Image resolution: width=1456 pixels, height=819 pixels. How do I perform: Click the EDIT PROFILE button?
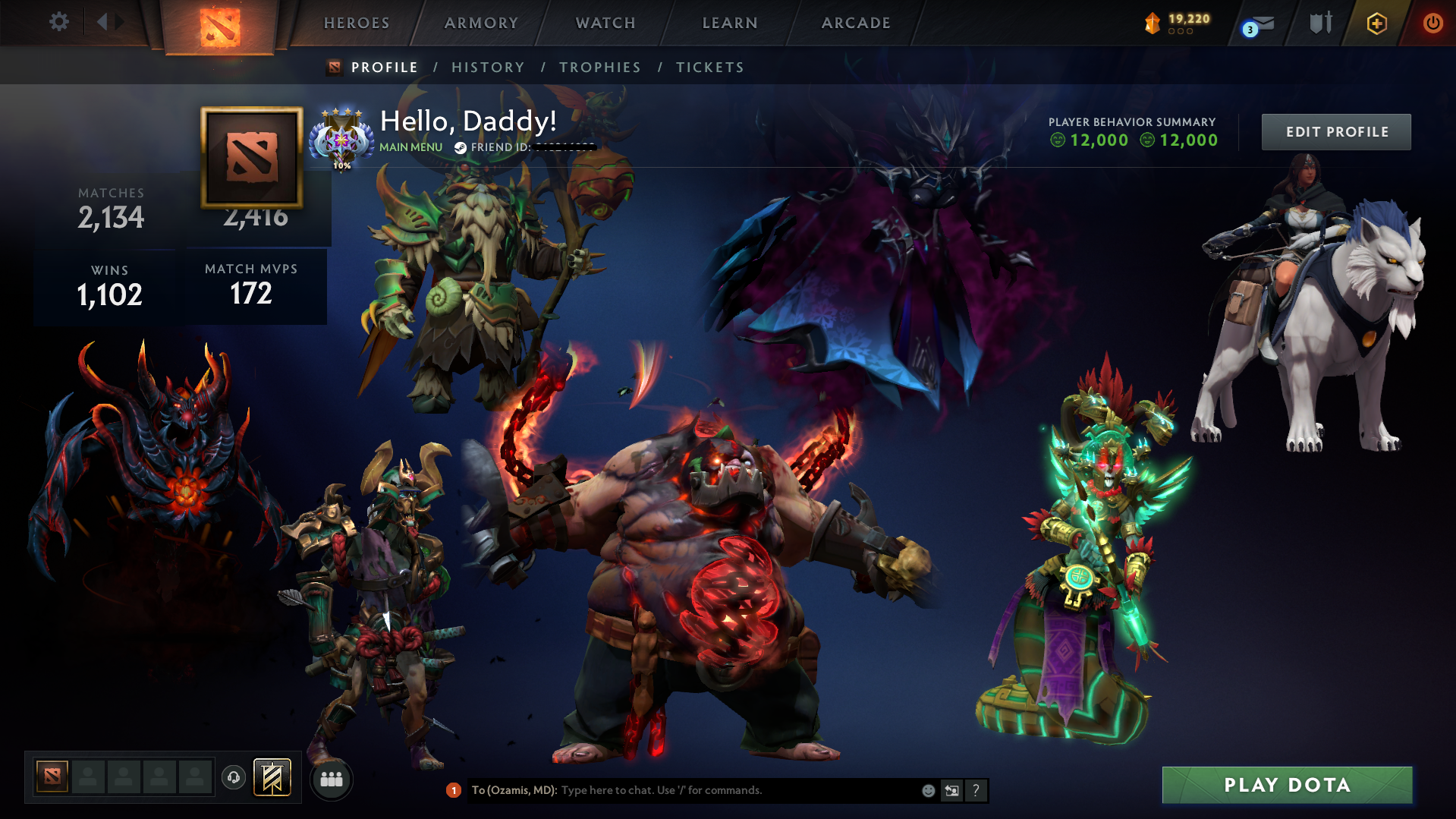(1335, 131)
